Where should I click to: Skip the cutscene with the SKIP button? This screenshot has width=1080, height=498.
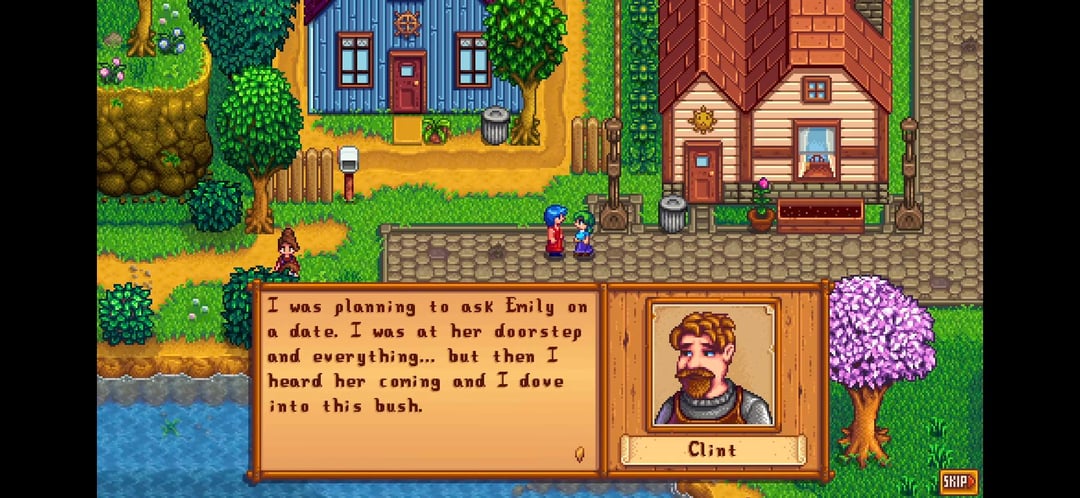tap(958, 482)
